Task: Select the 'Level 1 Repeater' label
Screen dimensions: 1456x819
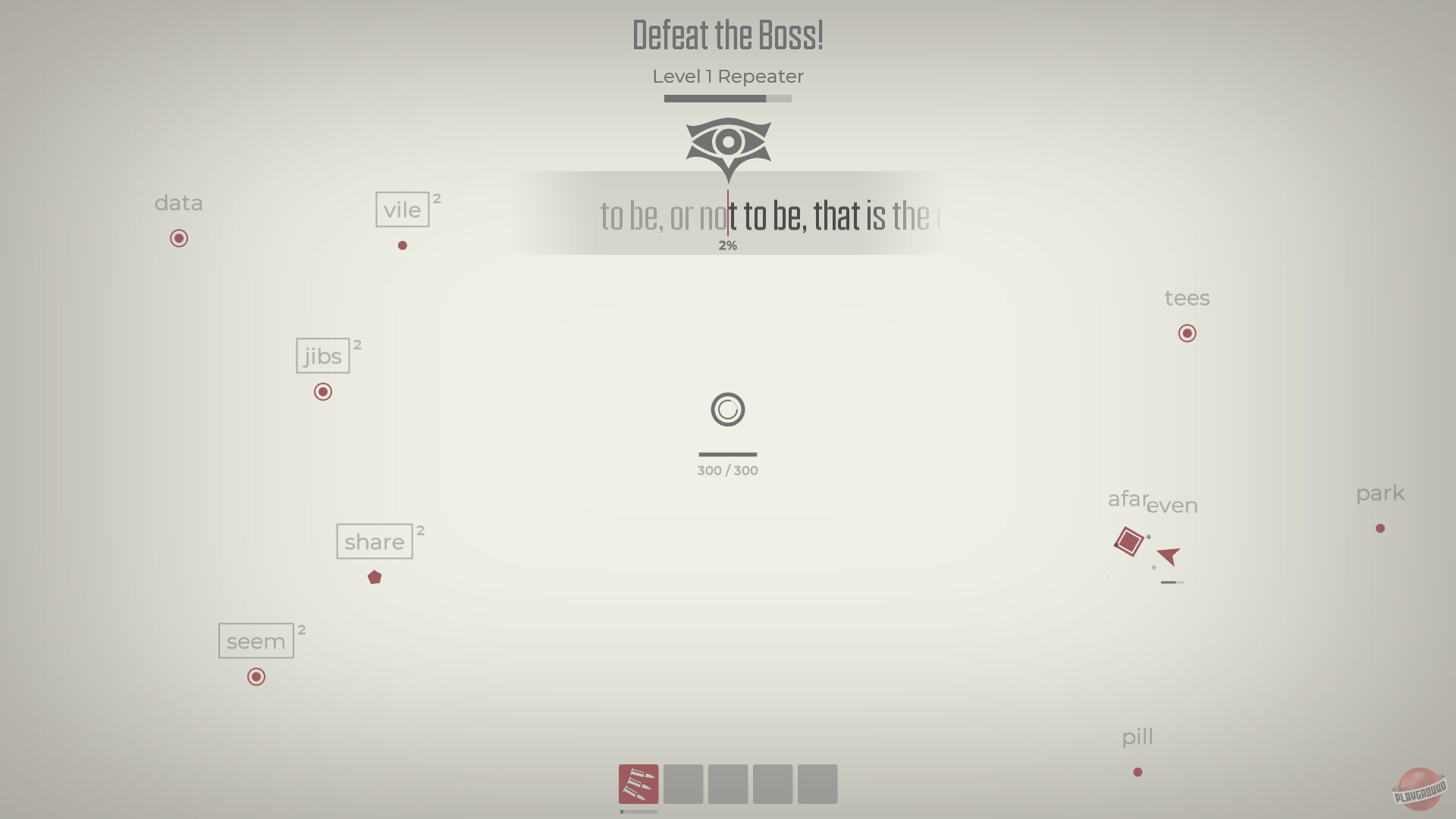Action: coord(727,76)
